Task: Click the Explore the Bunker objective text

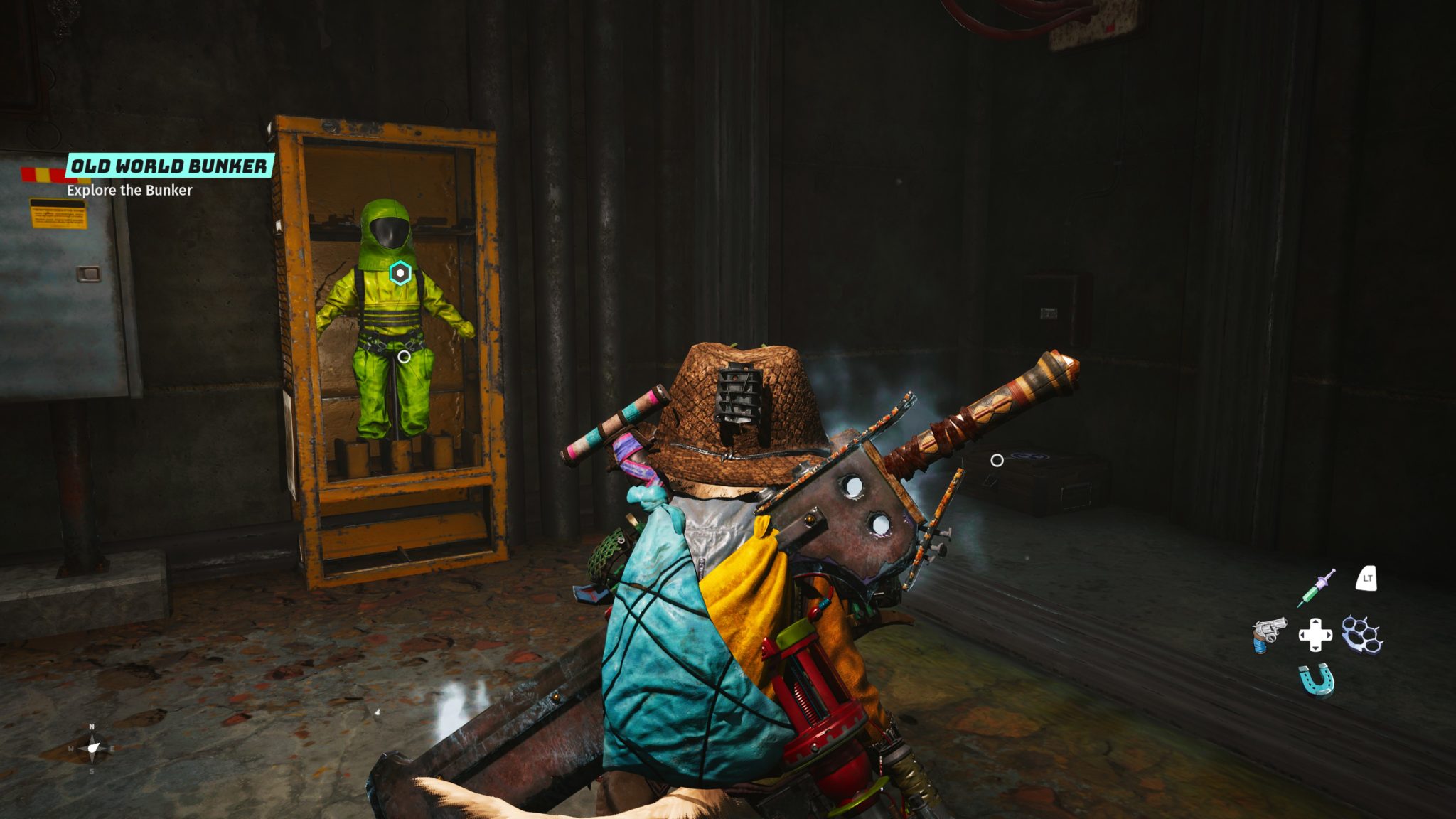Action: point(129,191)
